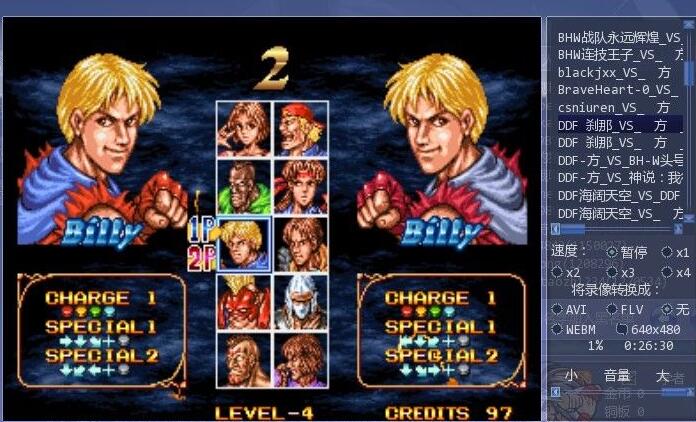This screenshot has width=696, height=422.
Task: Choose the mustached fighter portrait
Action: click(x=243, y=360)
